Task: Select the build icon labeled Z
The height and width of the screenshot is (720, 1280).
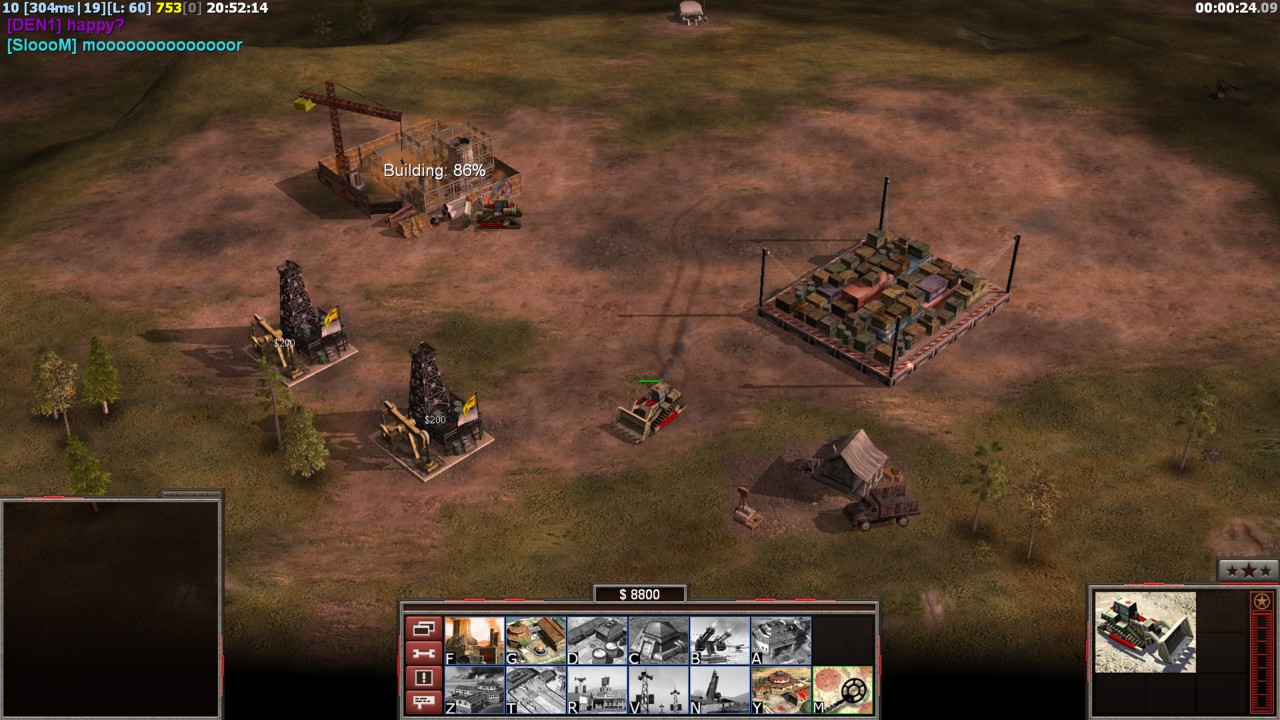Action: pos(474,690)
